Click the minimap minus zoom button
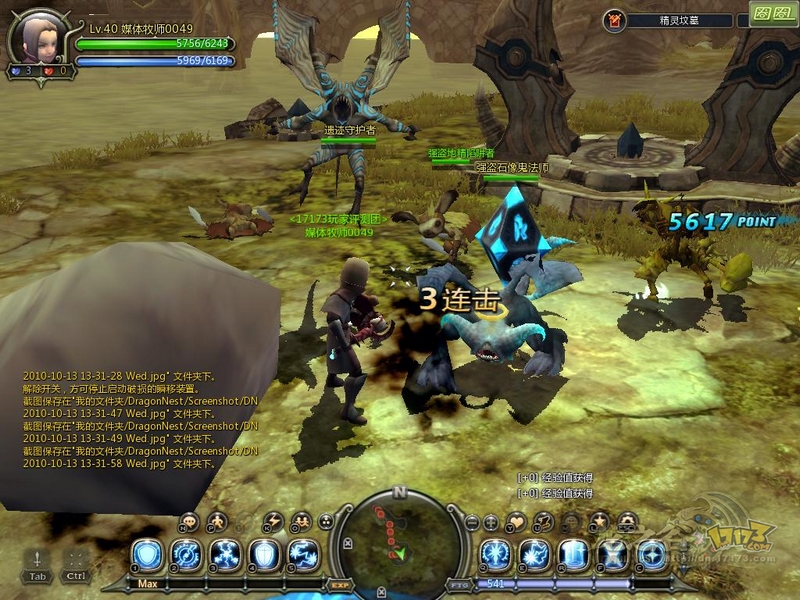The image size is (800, 600). (x=472, y=522)
